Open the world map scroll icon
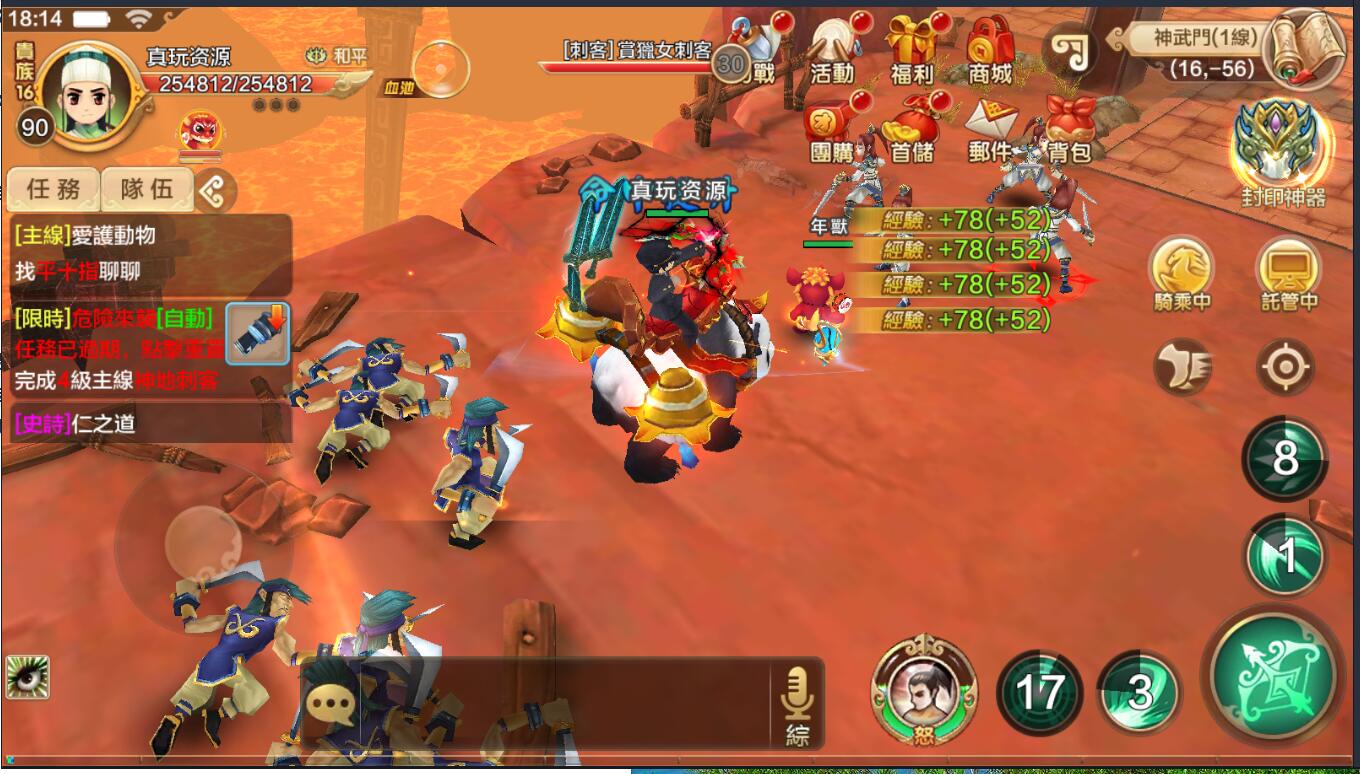This screenshot has width=1360, height=774. [1305, 48]
